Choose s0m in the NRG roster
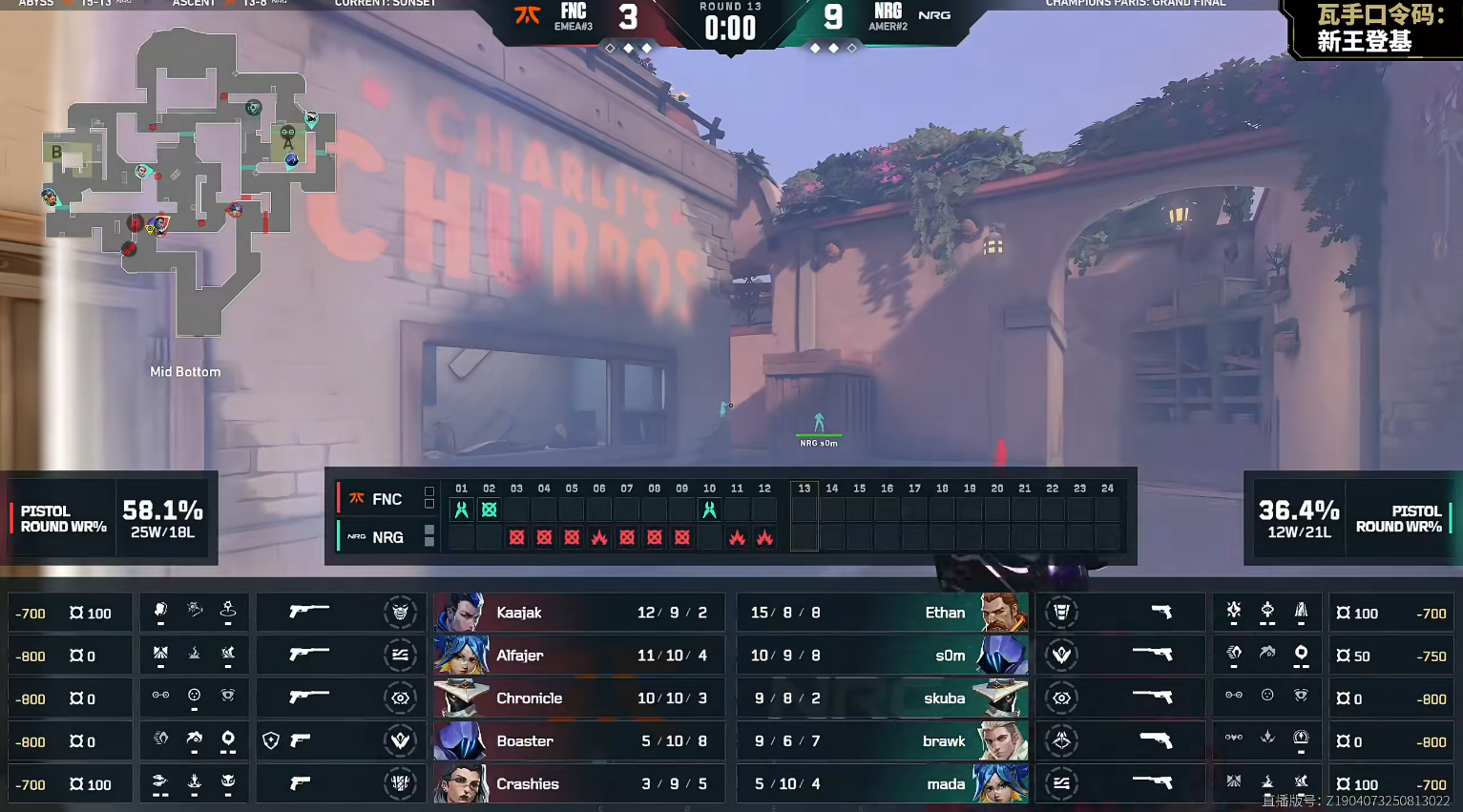 tap(882, 656)
